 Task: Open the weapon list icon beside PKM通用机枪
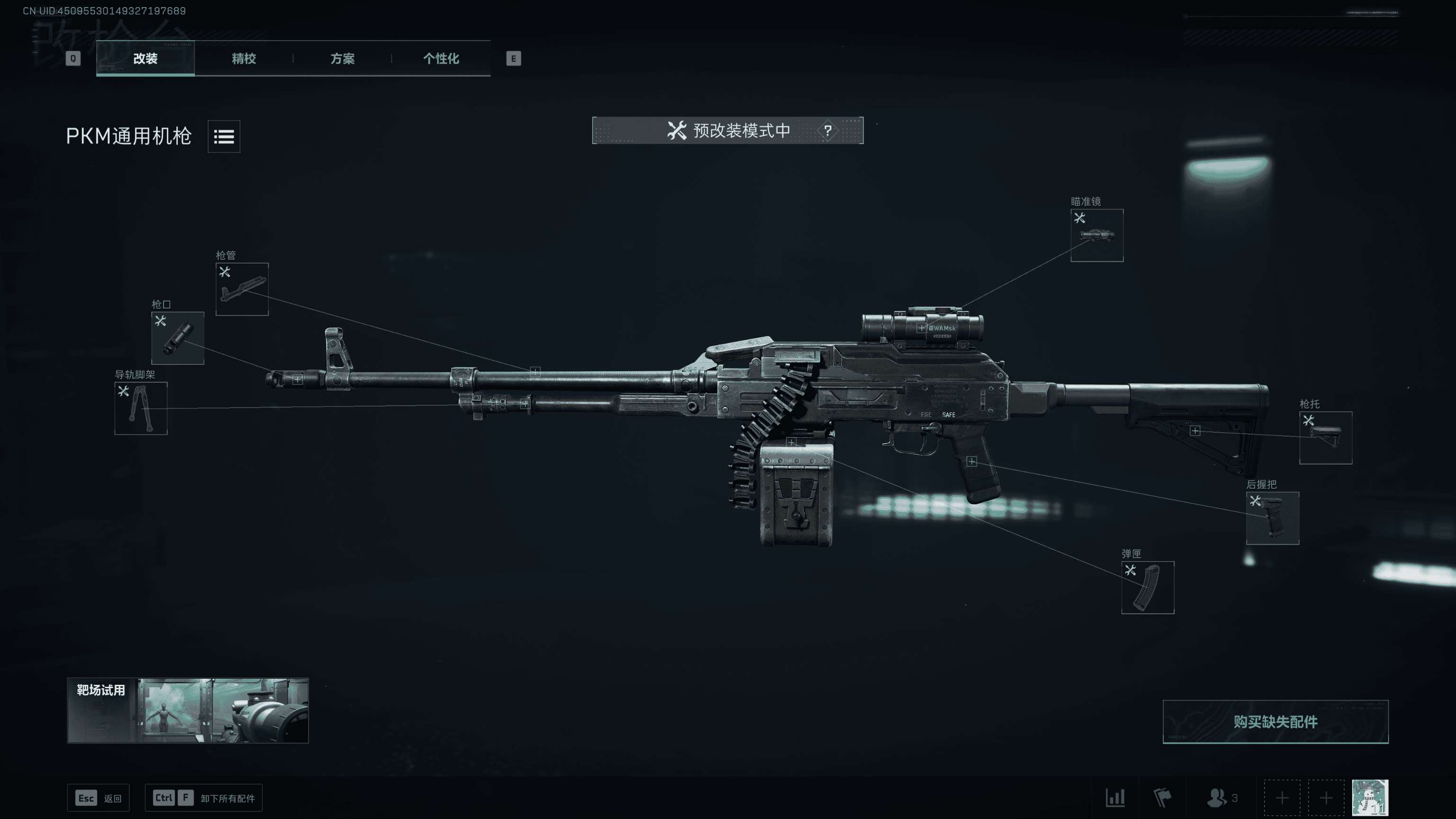click(224, 136)
